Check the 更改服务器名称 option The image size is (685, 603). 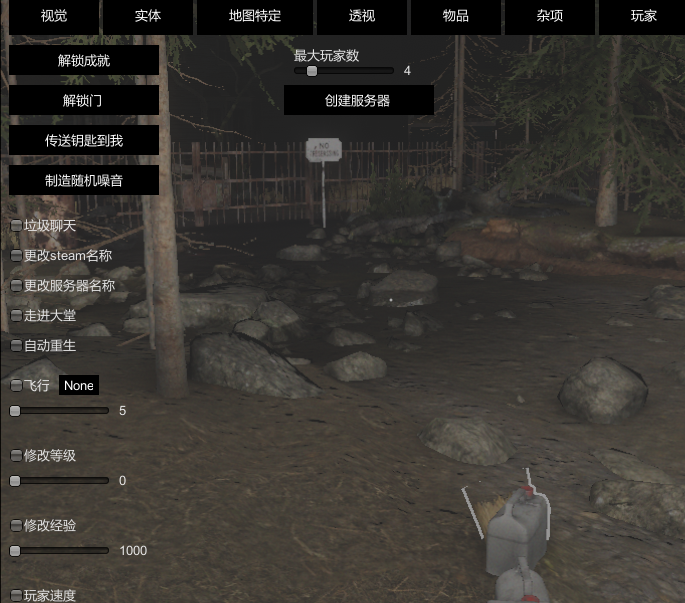16,286
